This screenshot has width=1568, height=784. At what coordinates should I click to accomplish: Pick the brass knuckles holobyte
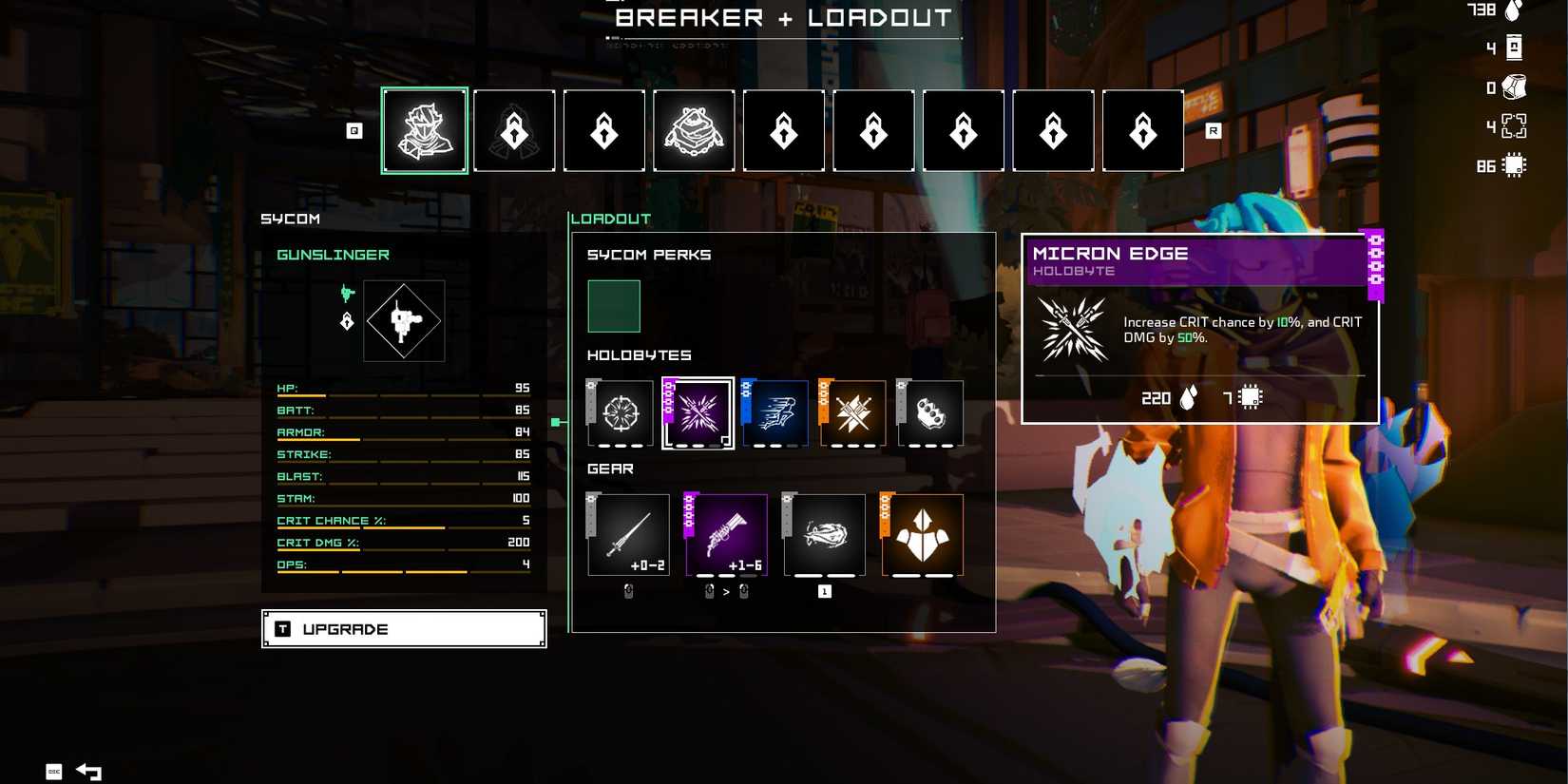point(930,413)
